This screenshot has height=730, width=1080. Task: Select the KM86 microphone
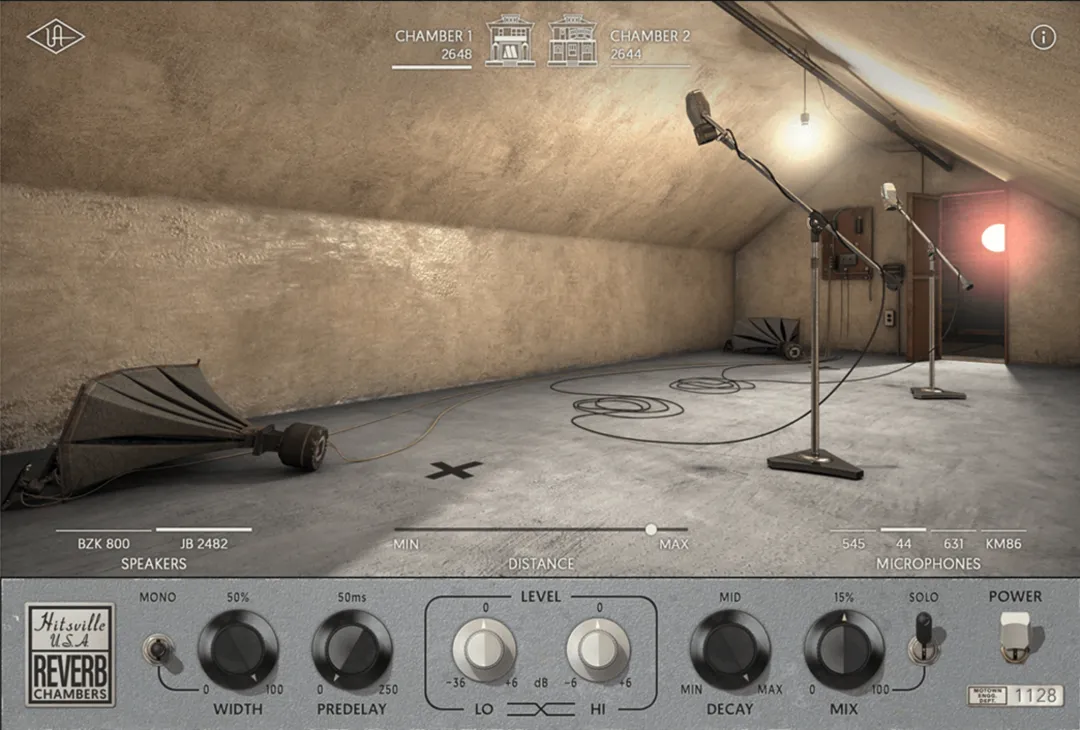[x=1002, y=543]
